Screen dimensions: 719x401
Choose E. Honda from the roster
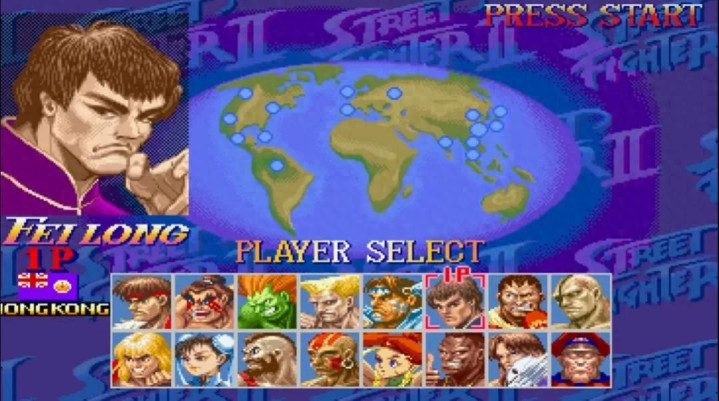(x=204, y=302)
